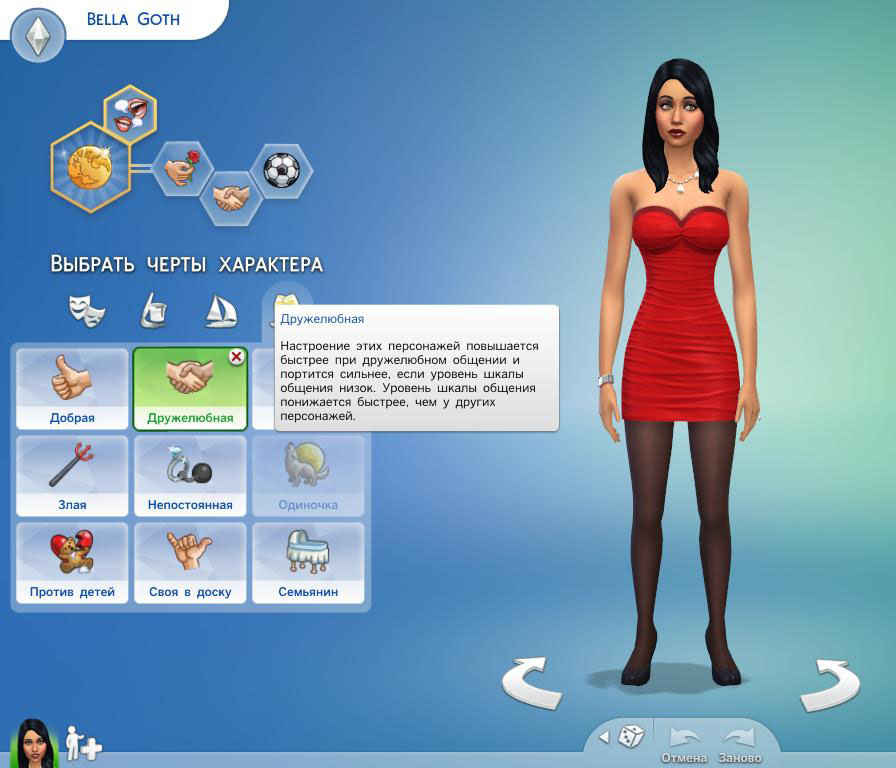Open the thumb-and-glass trait category tab
896x768 pixels.
pos(153,310)
